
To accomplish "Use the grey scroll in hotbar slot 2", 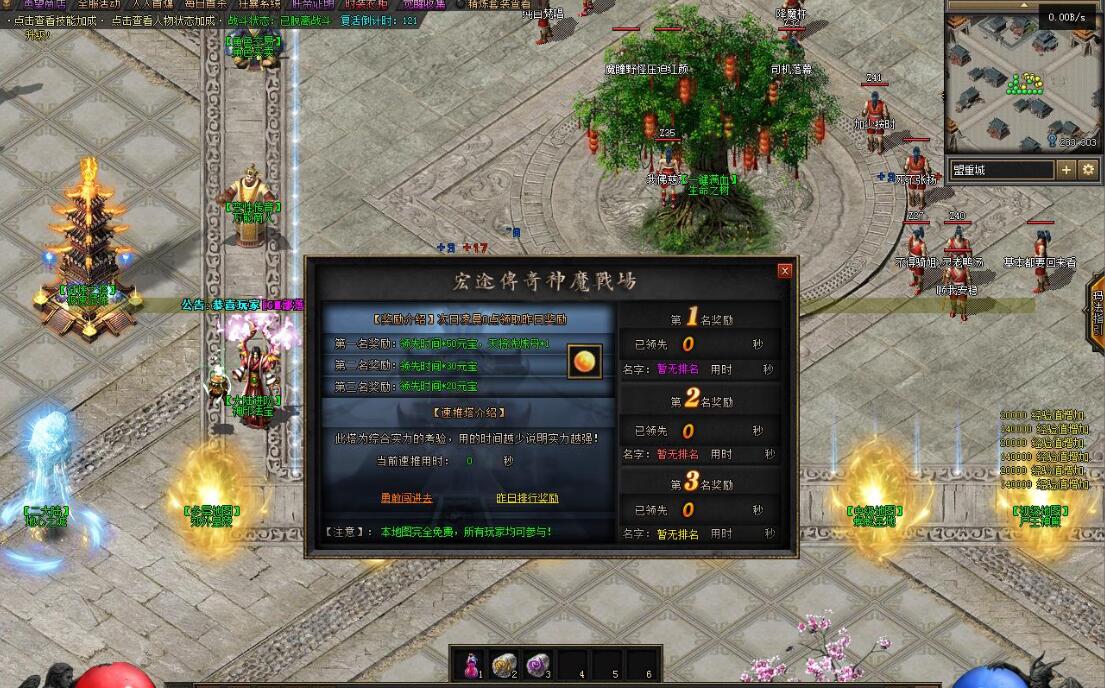I will [x=503, y=663].
